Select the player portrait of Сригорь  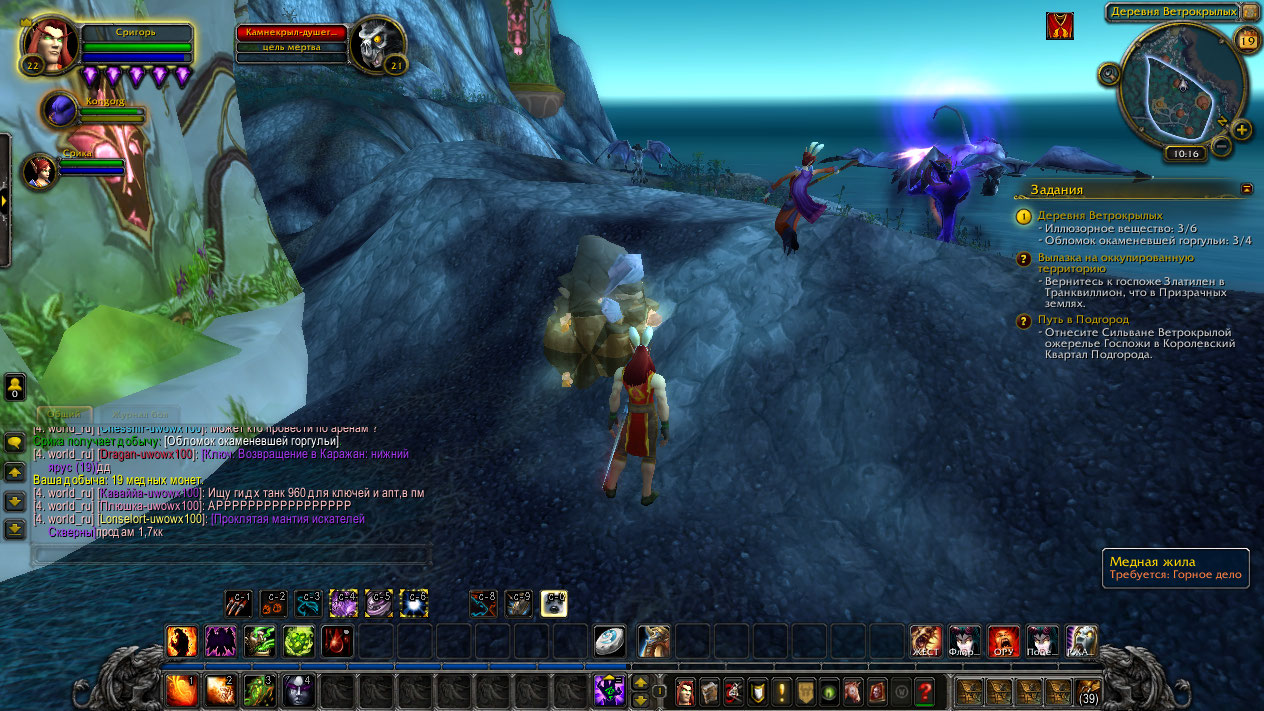pyautogui.click(x=48, y=46)
